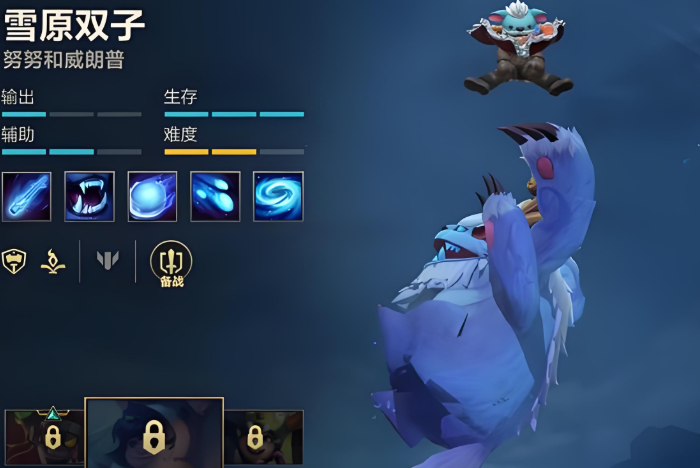Select the Absolute Zero swirl ability icon

click(278, 196)
